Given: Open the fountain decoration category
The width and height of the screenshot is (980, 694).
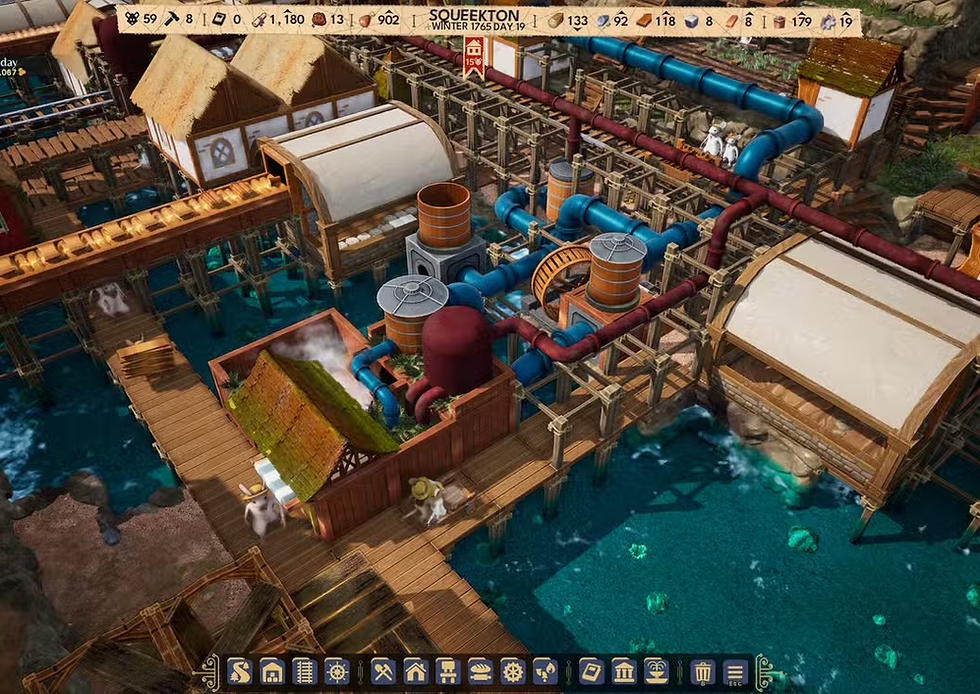Looking at the screenshot, I should pyautogui.click(x=656, y=671).
